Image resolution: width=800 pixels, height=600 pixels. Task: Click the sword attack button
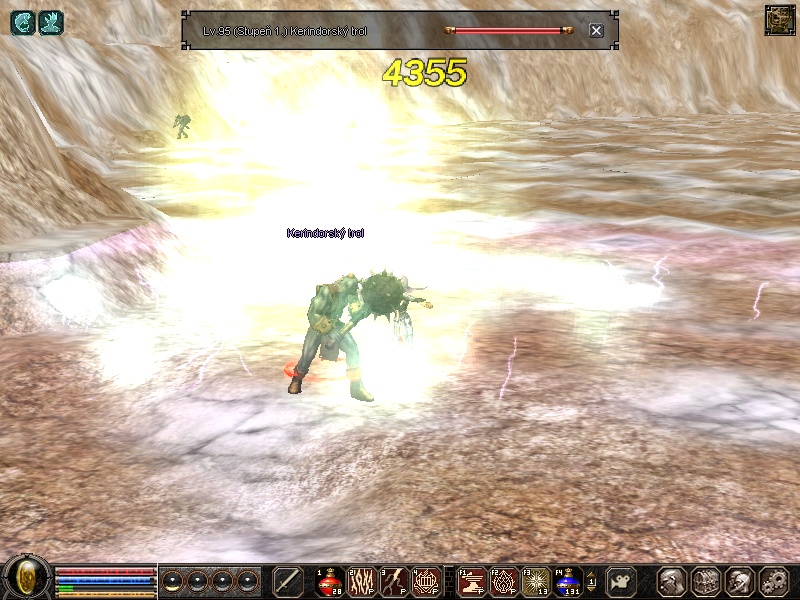287,580
